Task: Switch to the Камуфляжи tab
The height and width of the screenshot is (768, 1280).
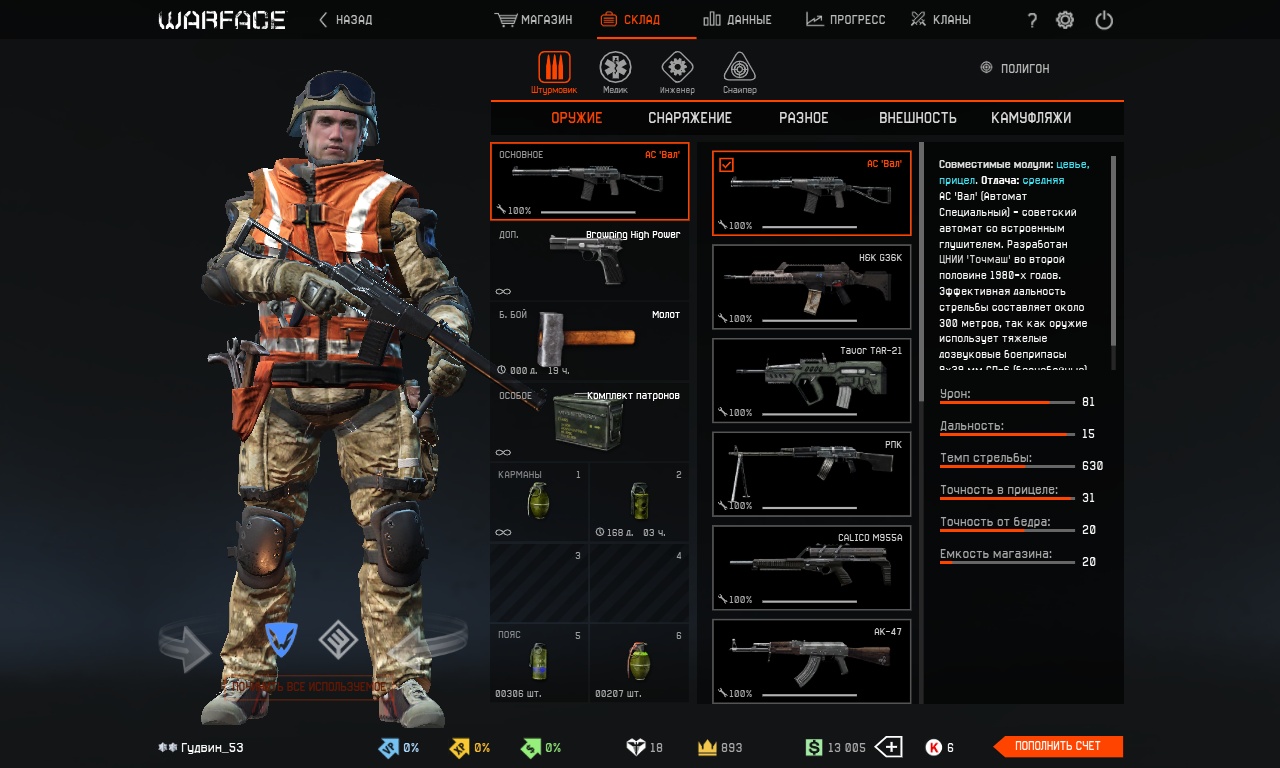Action: [1031, 118]
